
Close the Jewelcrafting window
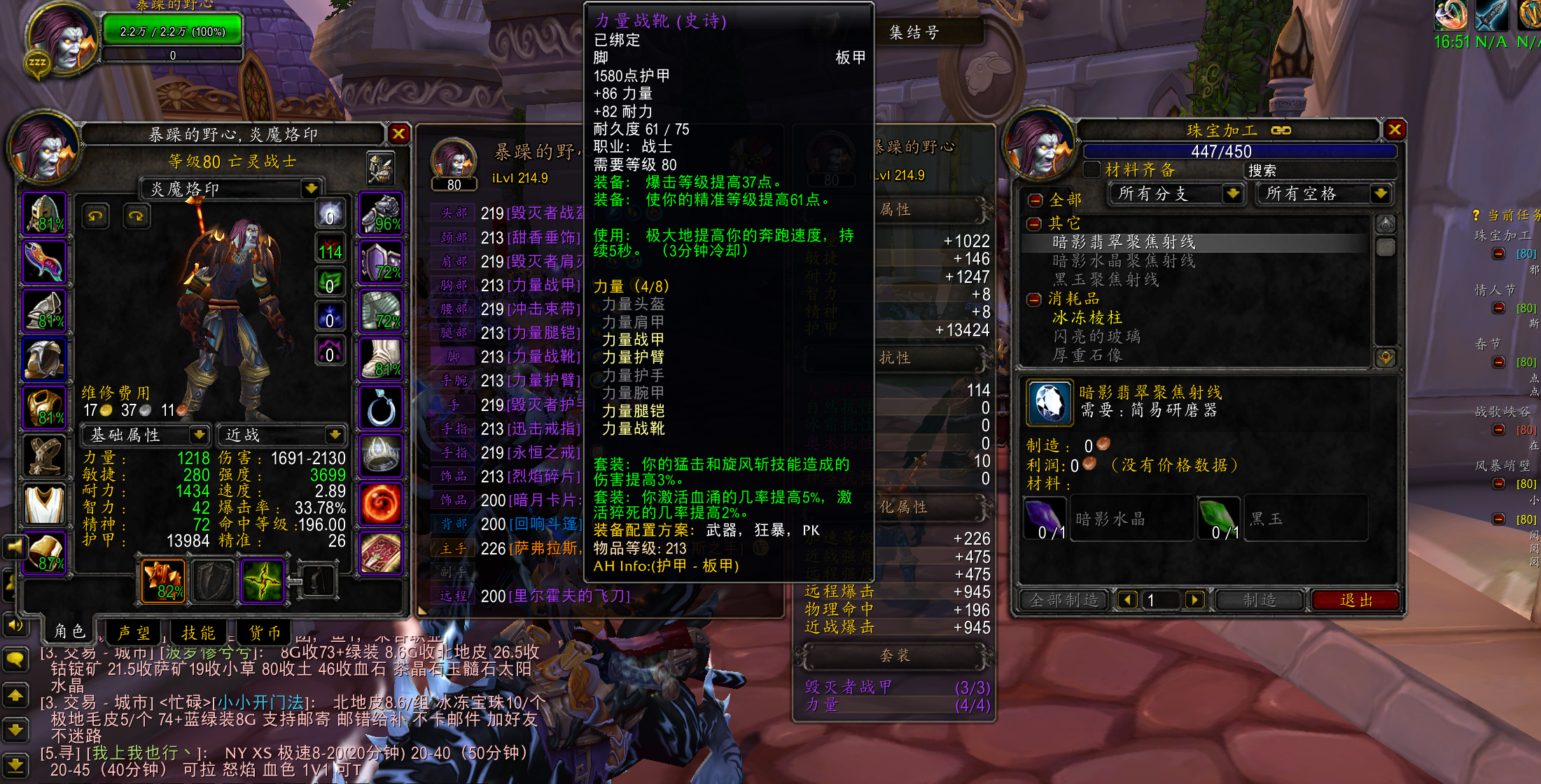[x=1394, y=129]
